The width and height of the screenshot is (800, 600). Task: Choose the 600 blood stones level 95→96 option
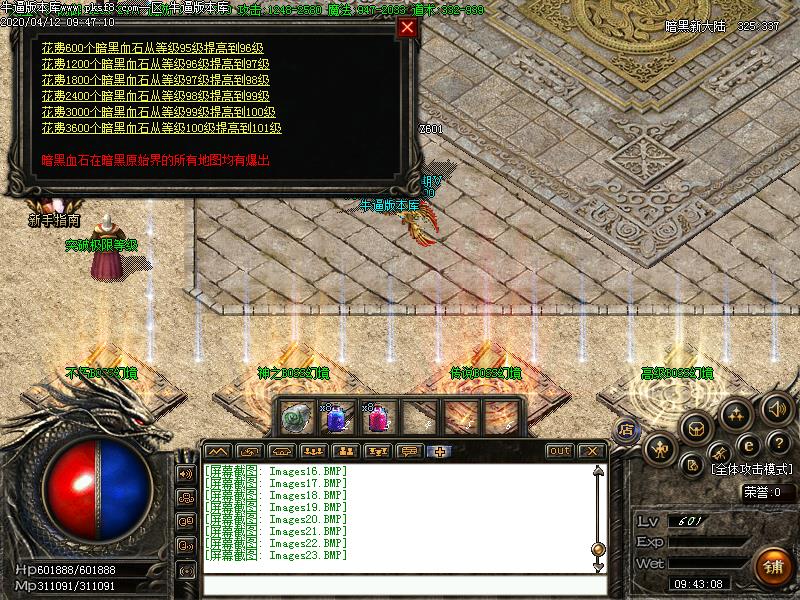[152, 48]
